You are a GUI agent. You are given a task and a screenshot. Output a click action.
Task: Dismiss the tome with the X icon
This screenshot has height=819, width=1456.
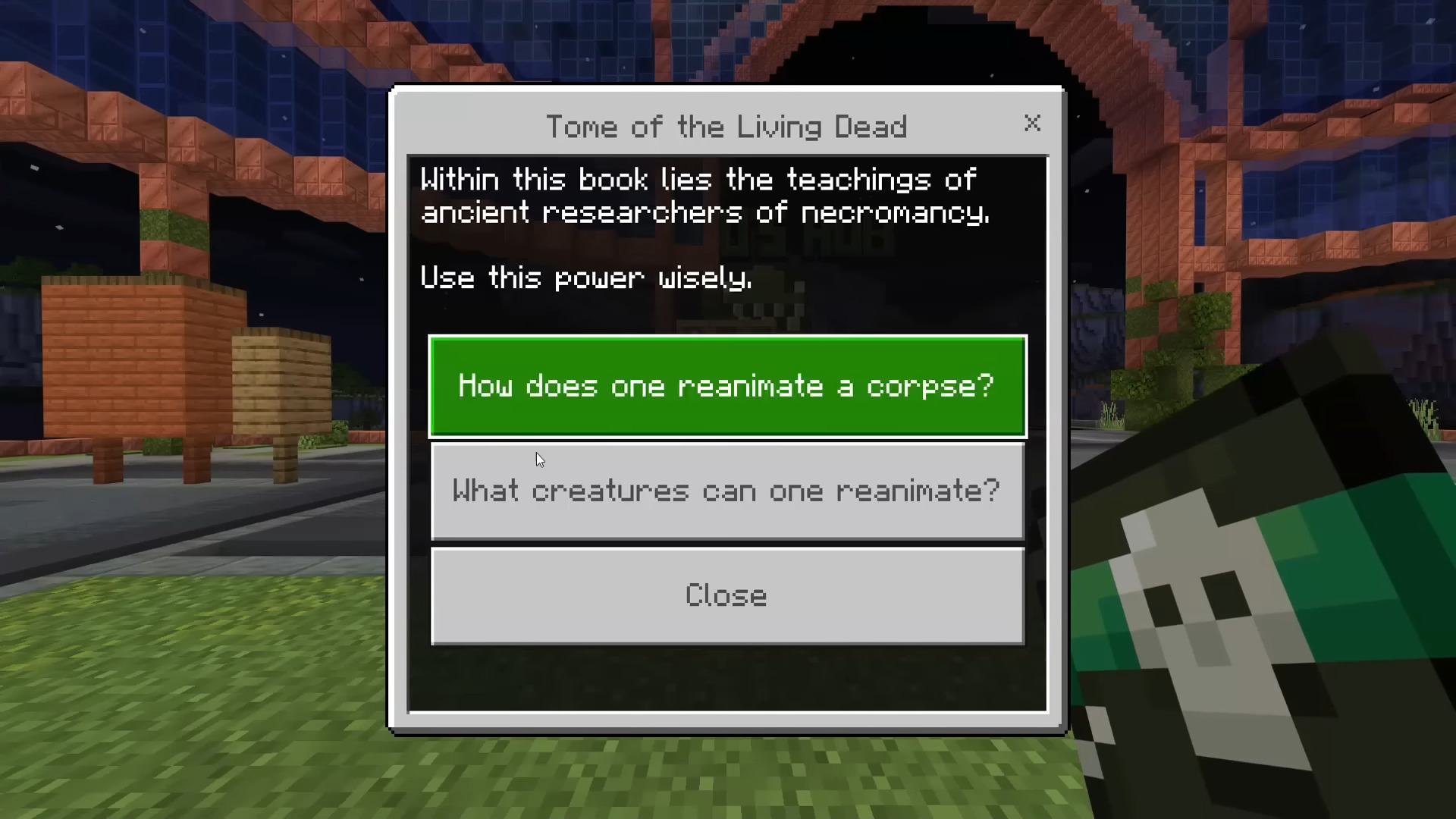1032,123
